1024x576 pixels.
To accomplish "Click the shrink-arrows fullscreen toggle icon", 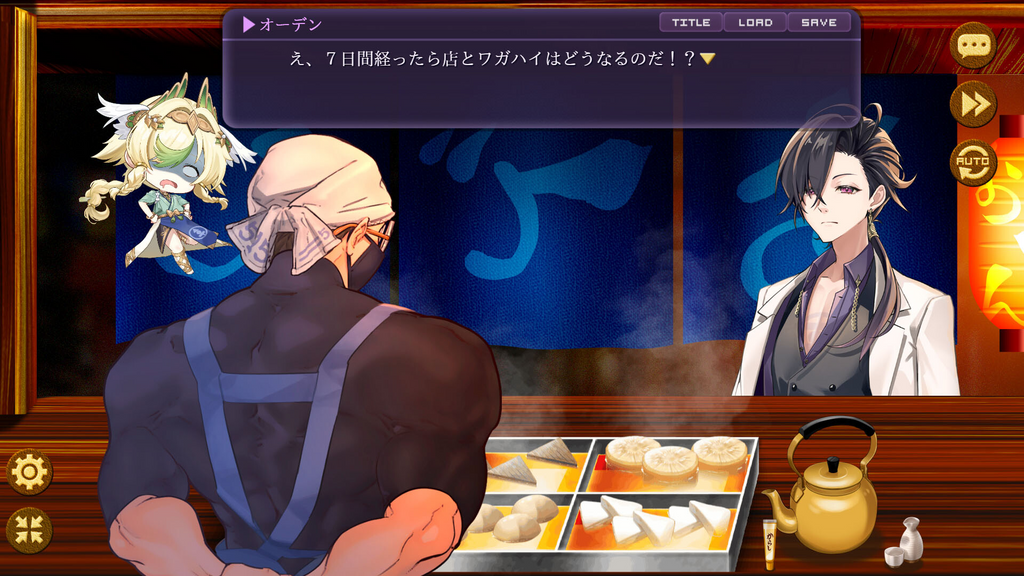I will pyautogui.click(x=29, y=530).
